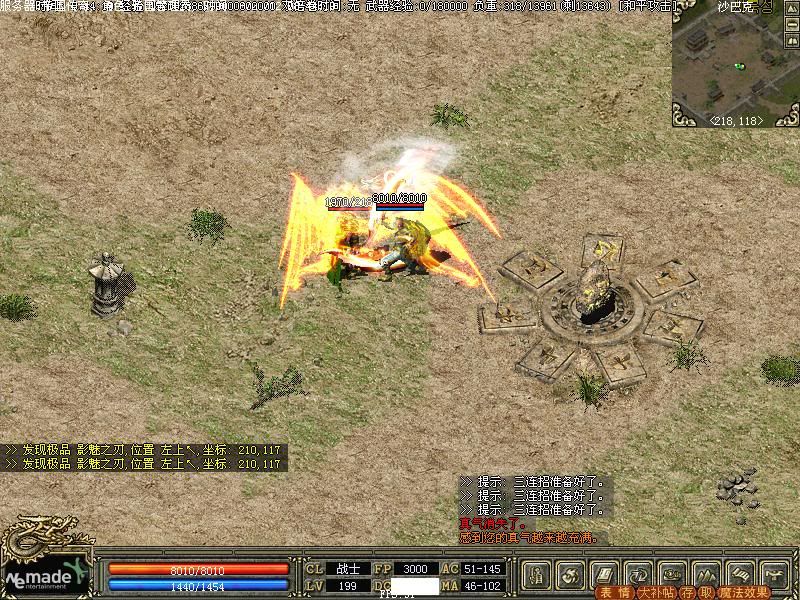The image size is (800, 600).
Task: Click the cloud icon in the bottom bar
Action: 671,574
